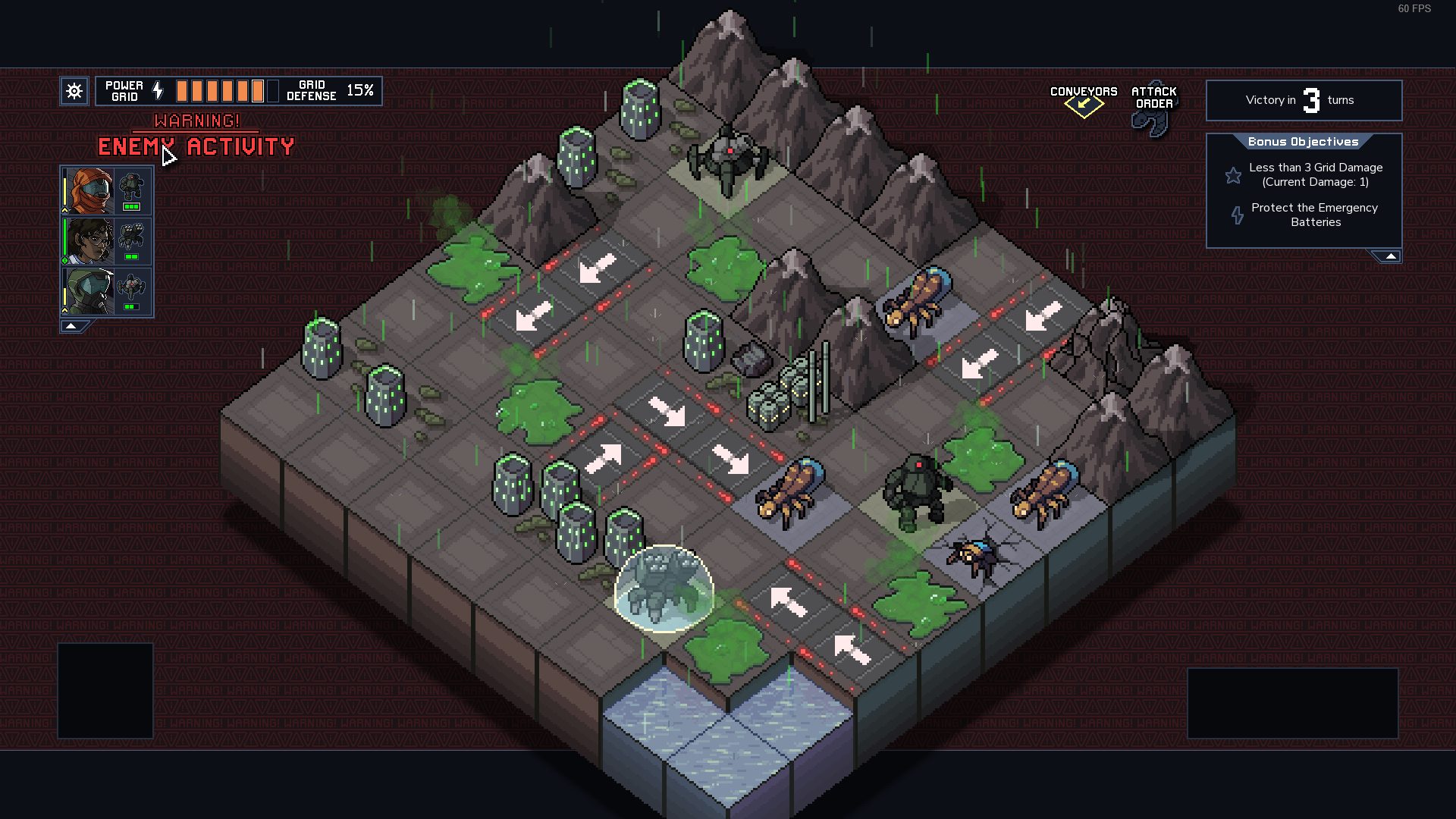Collapse the pilot squad panel arrow
This screenshot has width=1456, height=819.
pos(71,326)
